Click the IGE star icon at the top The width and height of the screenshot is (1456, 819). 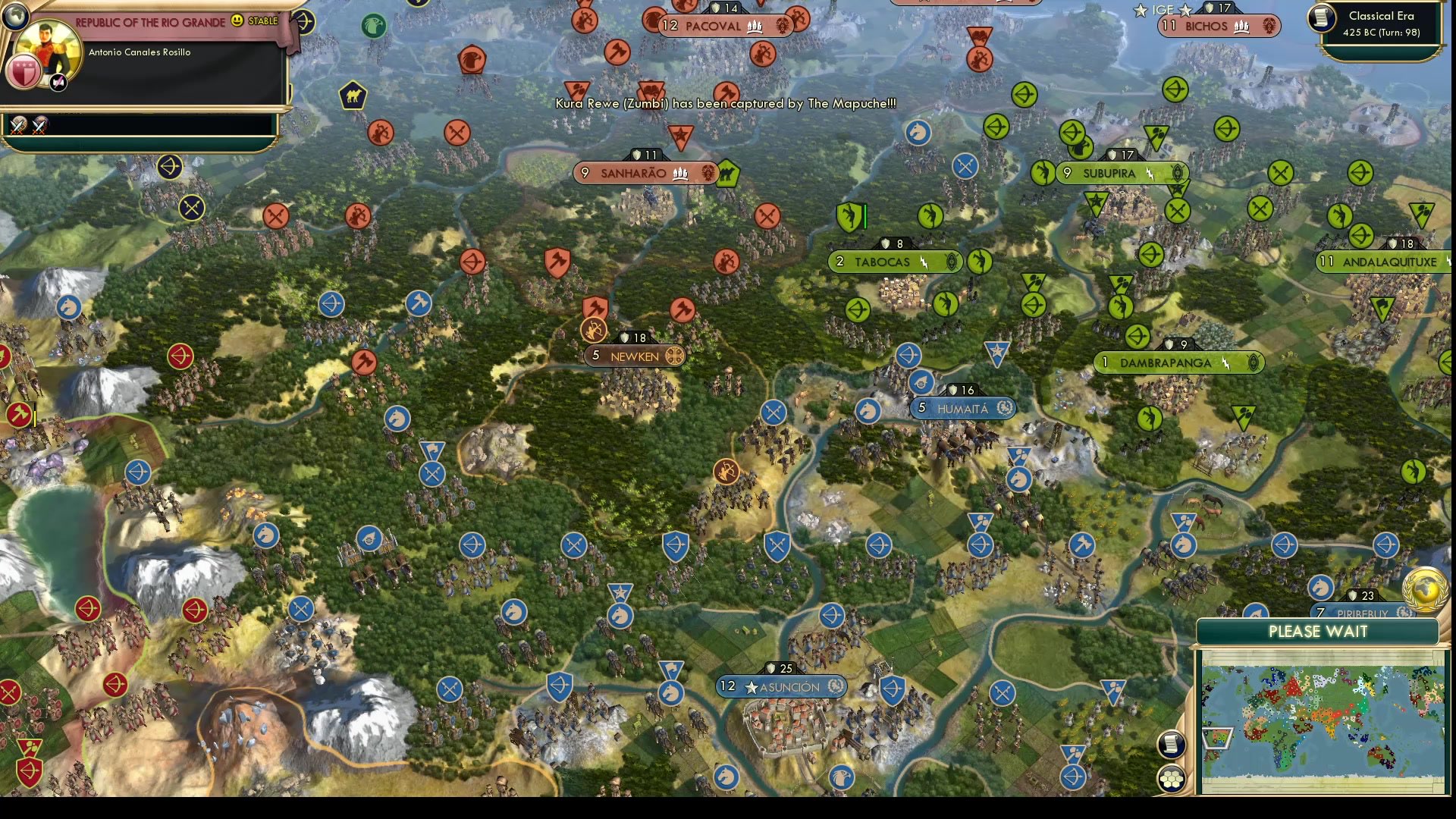[x=1140, y=11]
